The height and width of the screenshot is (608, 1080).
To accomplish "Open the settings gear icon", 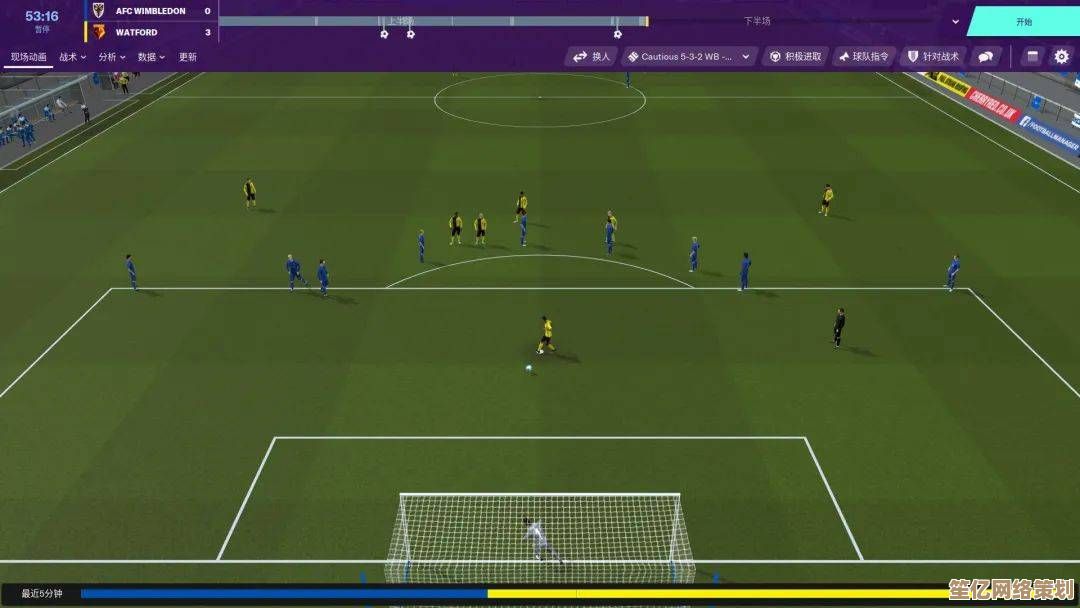I will click(x=1061, y=57).
